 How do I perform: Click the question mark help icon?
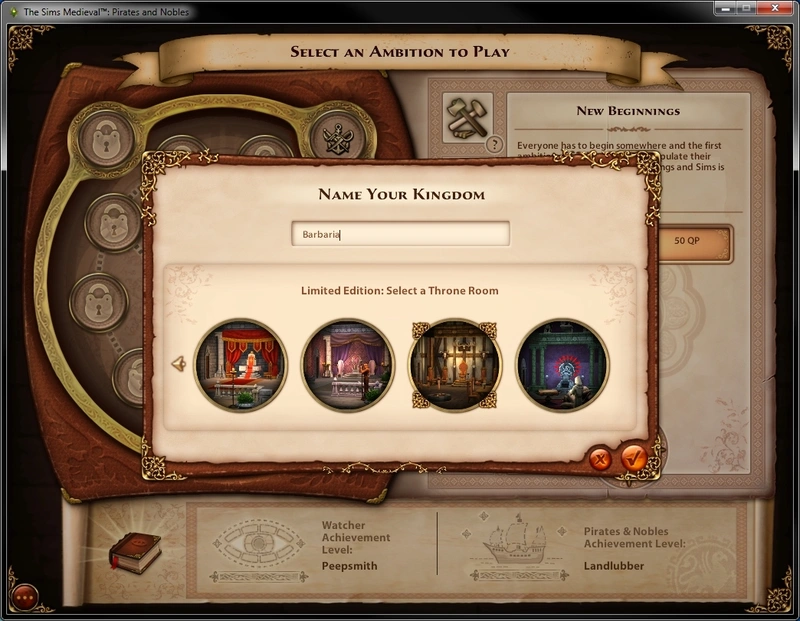(x=493, y=144)
